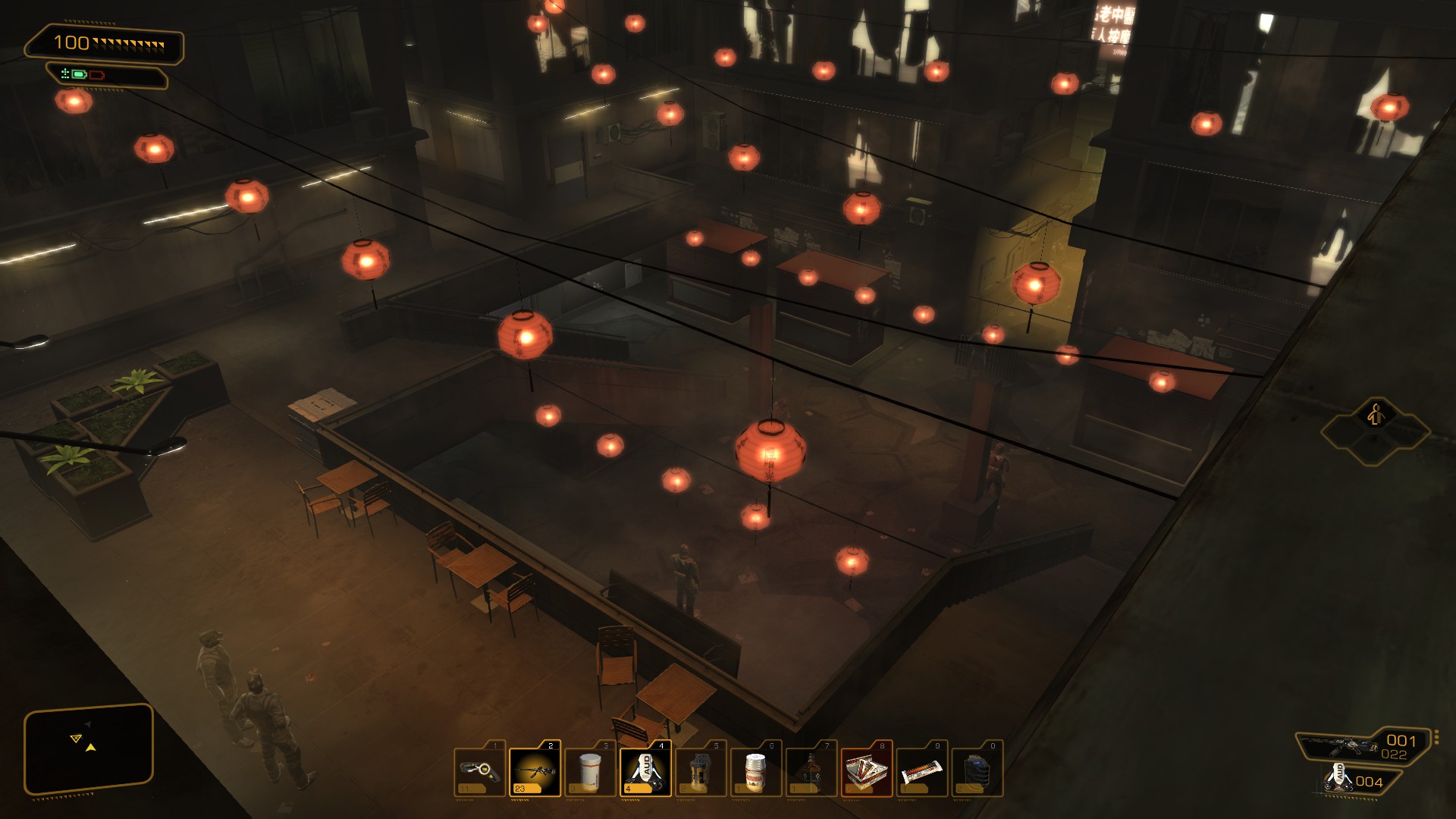Use the single energy bar in slot 9
This screenshot has height=819, width=1456.
click(x=921, y=770)
